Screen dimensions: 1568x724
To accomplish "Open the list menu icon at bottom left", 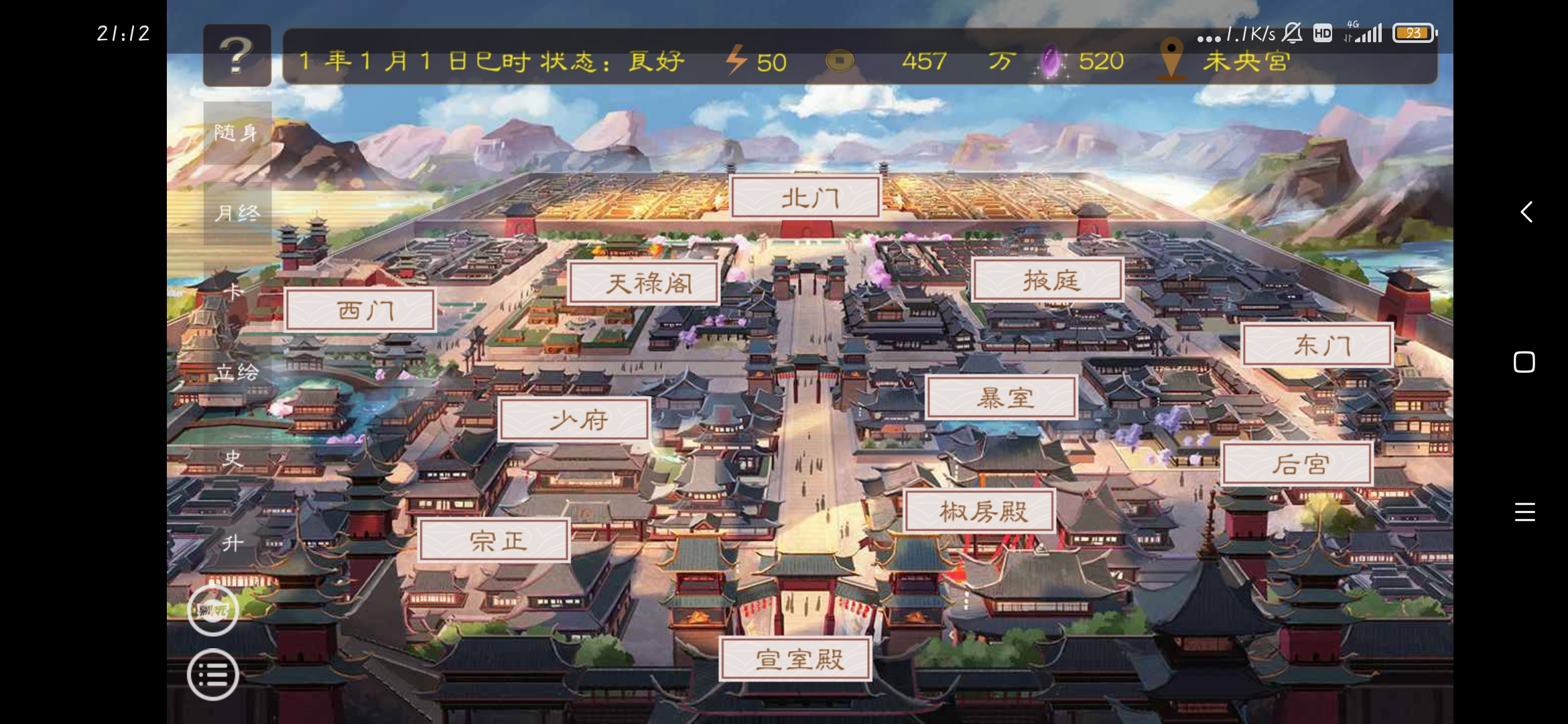I will (213, 674).
